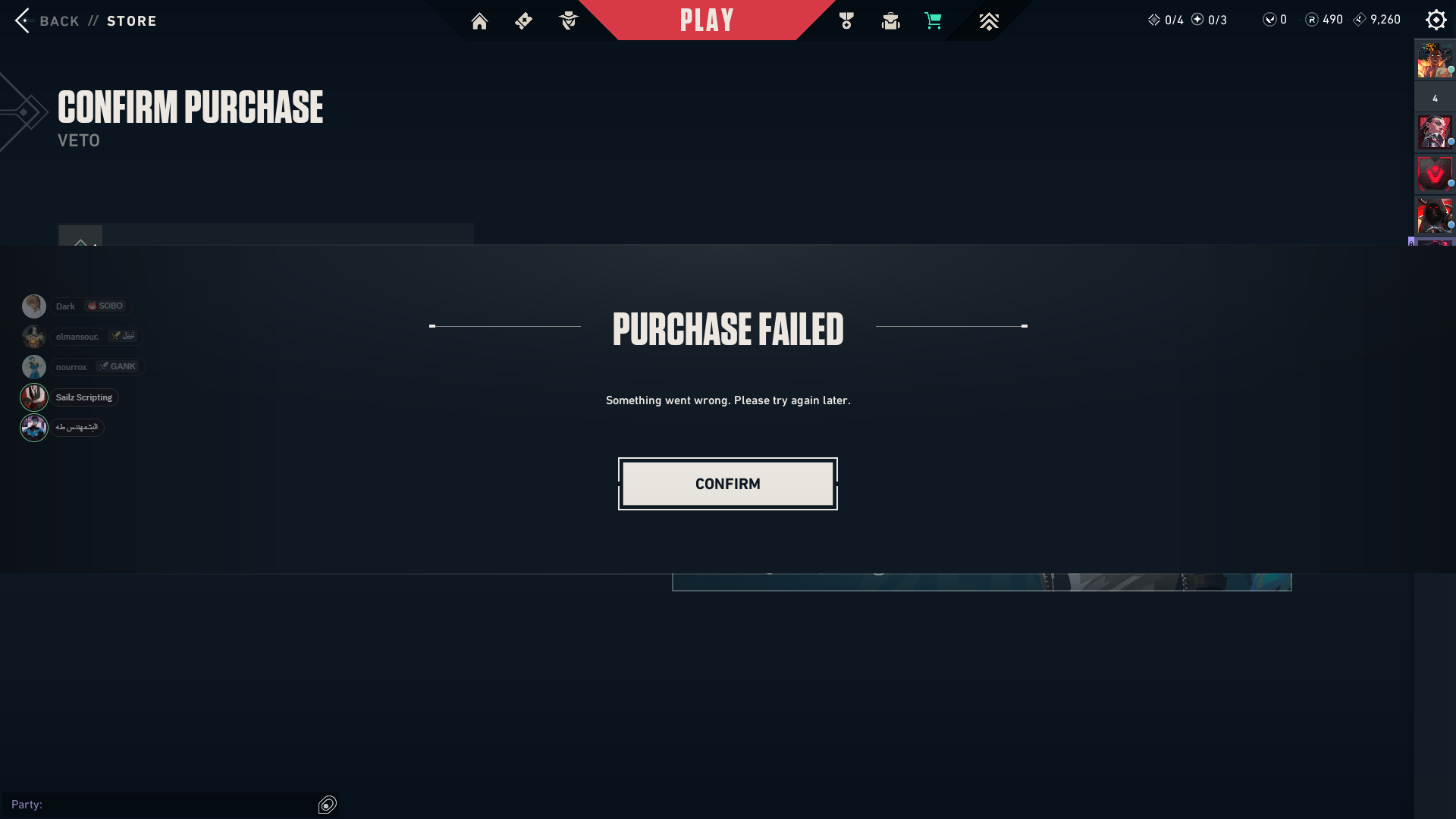Image resolution: width=1456 pixels, height=819 pixels.
Task: Click the Career medal icon
Action: [846, 20]
